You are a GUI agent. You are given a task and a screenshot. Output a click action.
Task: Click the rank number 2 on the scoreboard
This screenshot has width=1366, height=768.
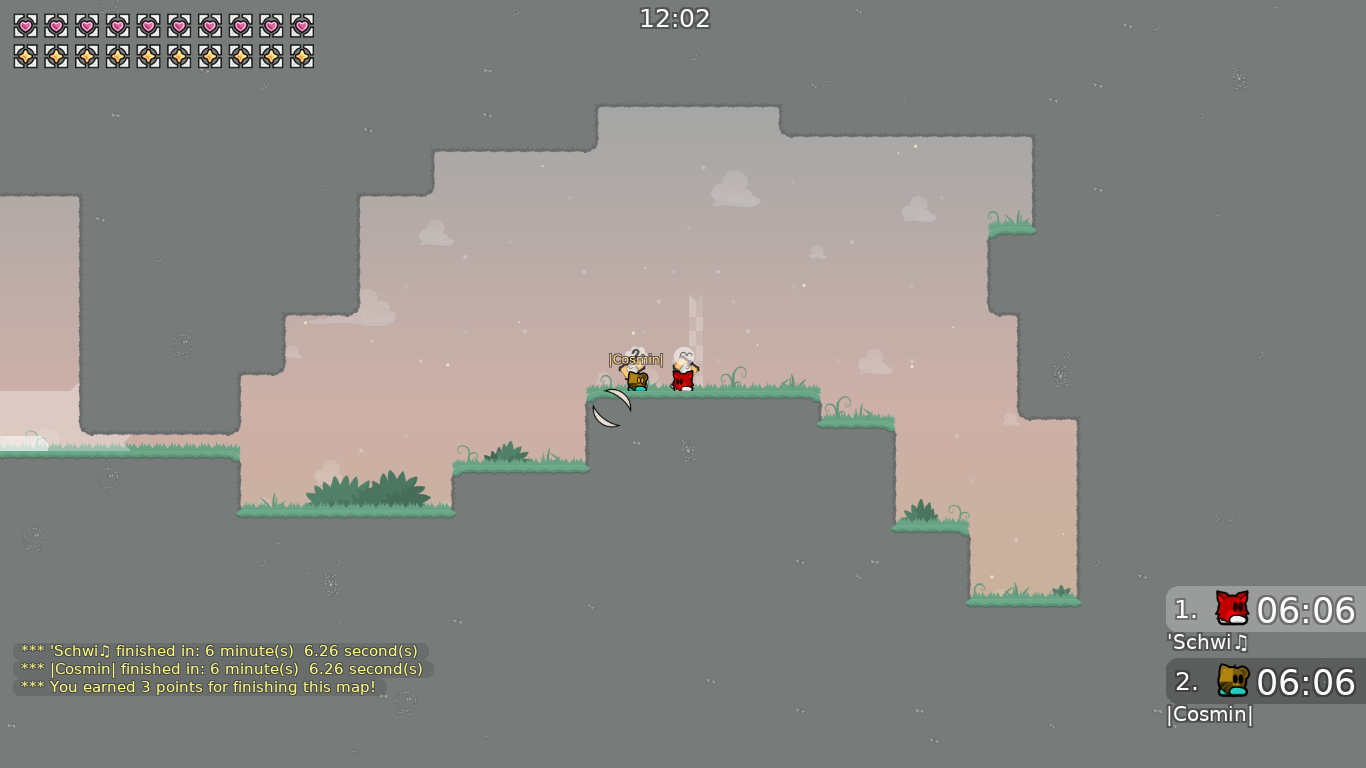1184,682
